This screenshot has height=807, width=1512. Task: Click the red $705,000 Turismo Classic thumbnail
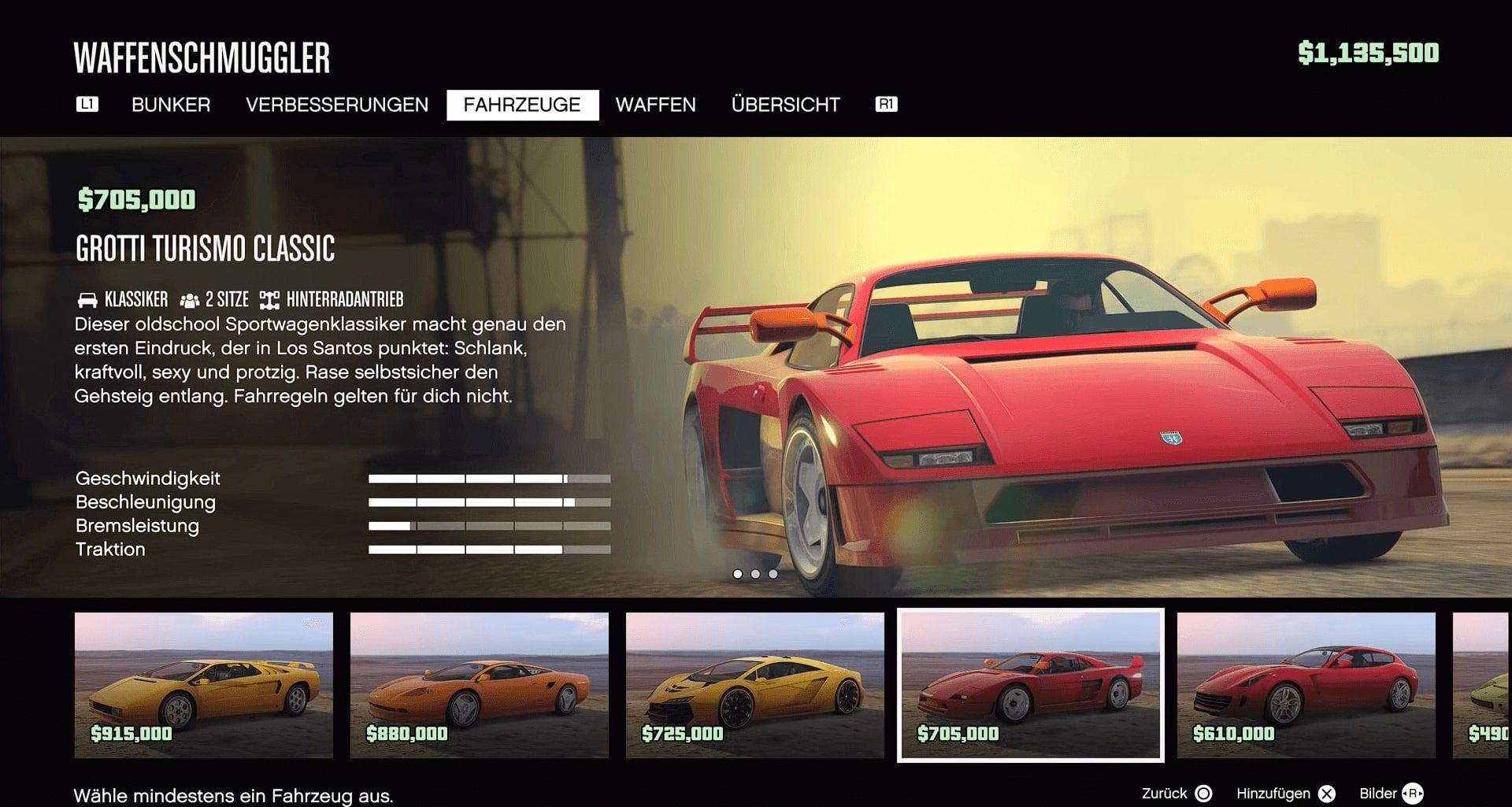click(1031, 685)
